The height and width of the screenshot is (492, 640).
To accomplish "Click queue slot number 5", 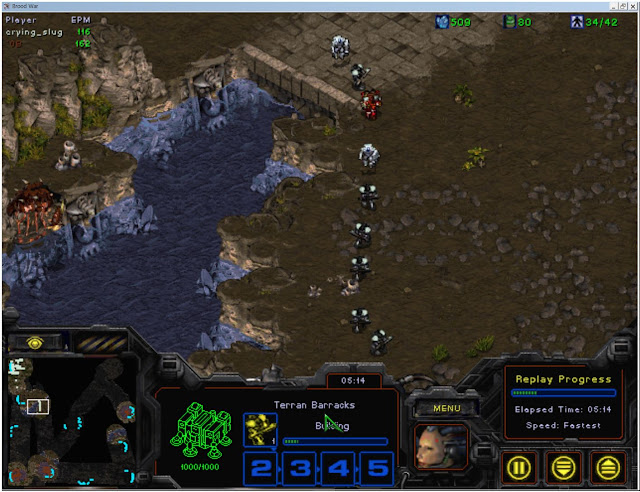I will [x=374, y=467].
